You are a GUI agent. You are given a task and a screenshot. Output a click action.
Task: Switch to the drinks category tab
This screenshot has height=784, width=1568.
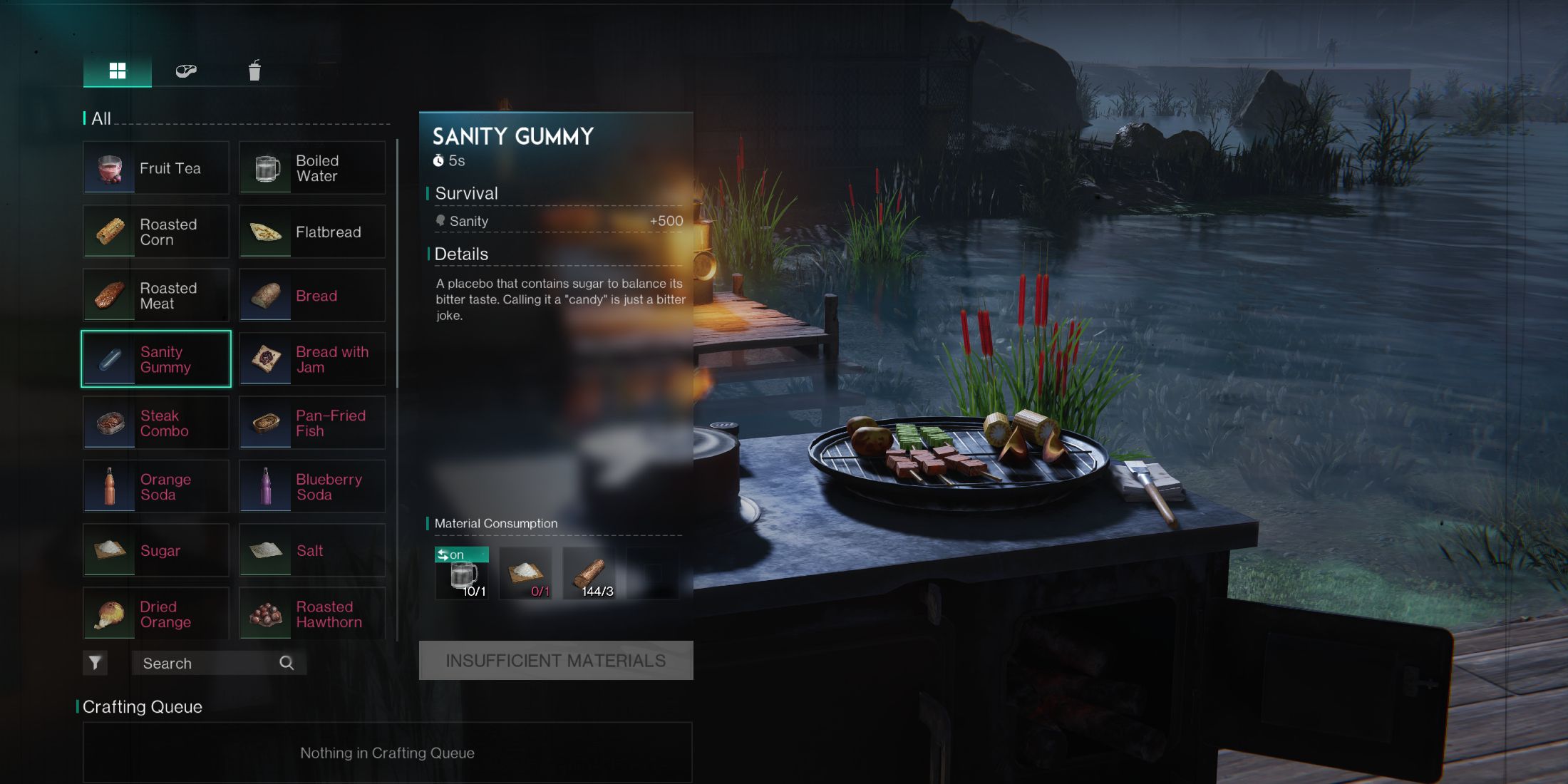point(254,71)
